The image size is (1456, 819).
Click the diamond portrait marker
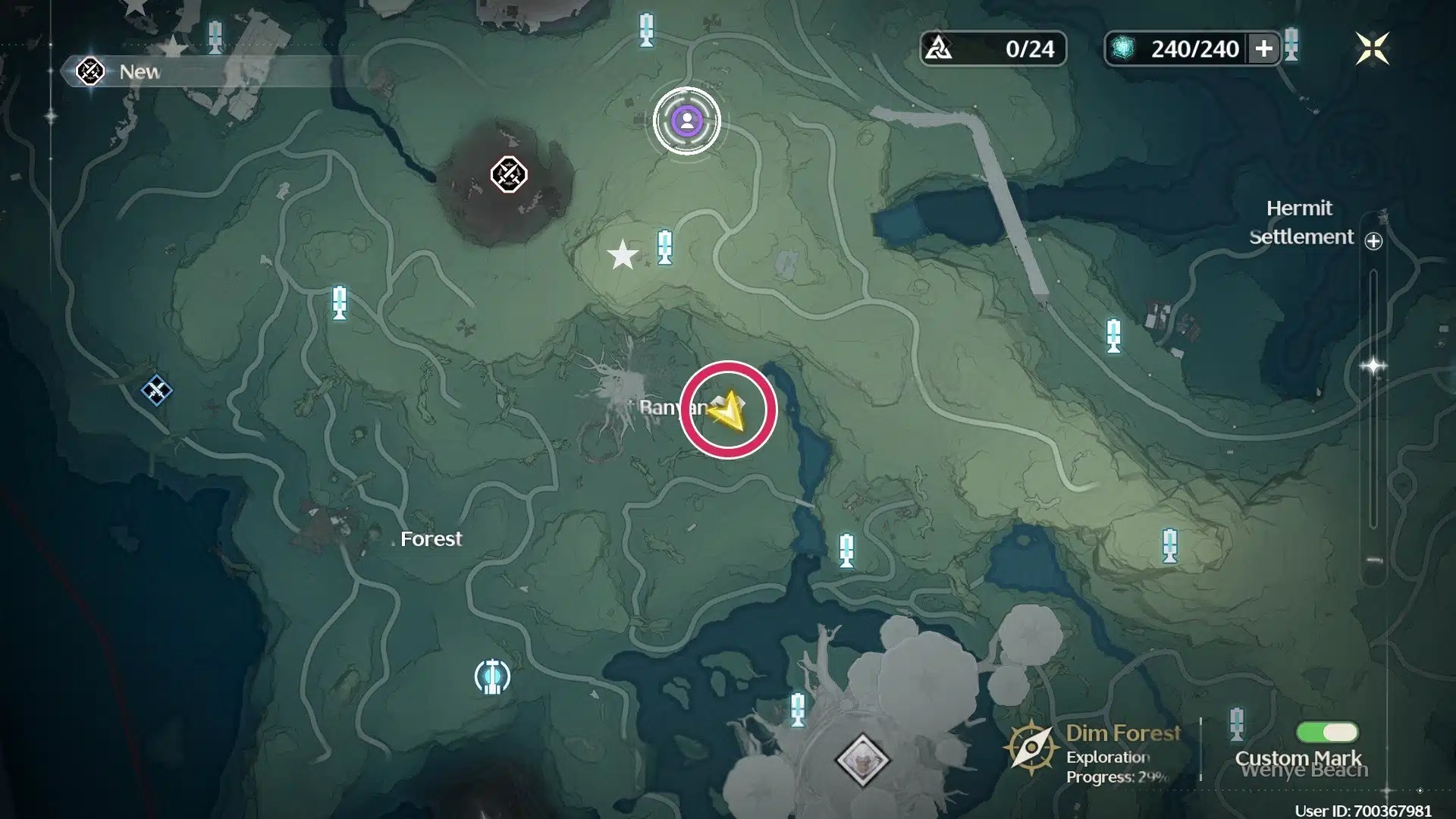(862, 759)
